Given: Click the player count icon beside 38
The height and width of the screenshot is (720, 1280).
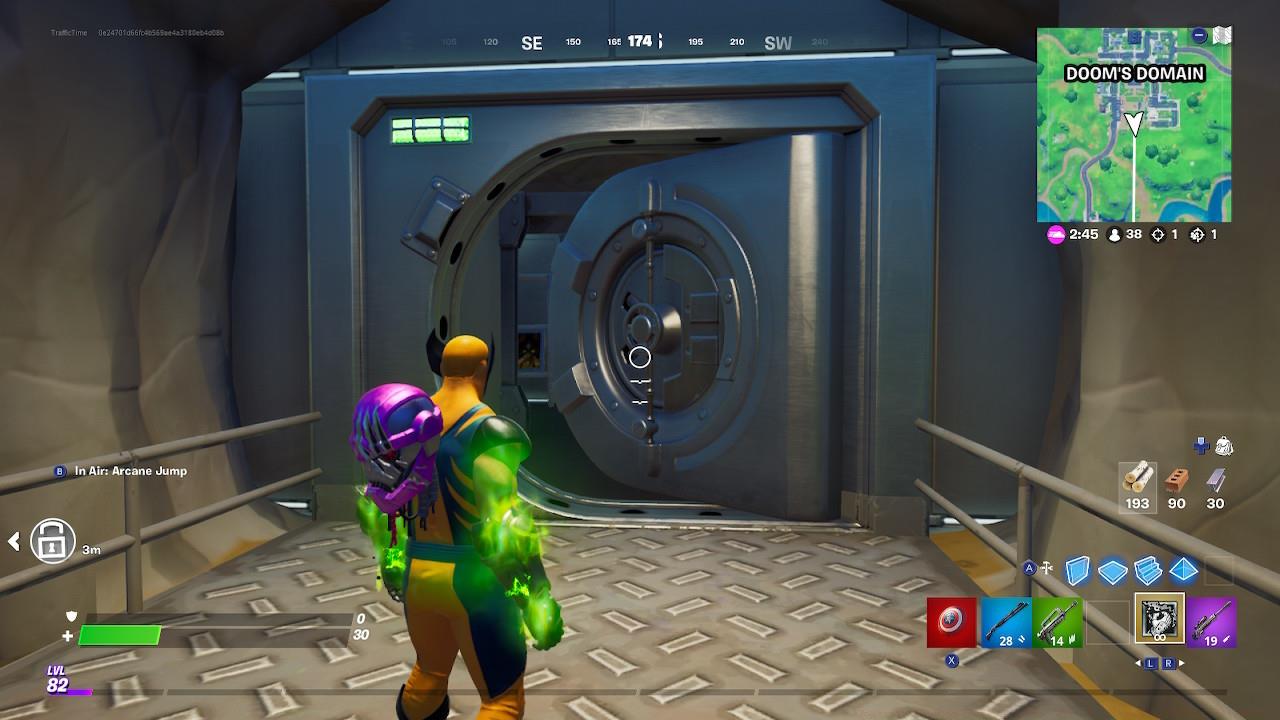Looking at the screenshot, I should click(1114, 234).
